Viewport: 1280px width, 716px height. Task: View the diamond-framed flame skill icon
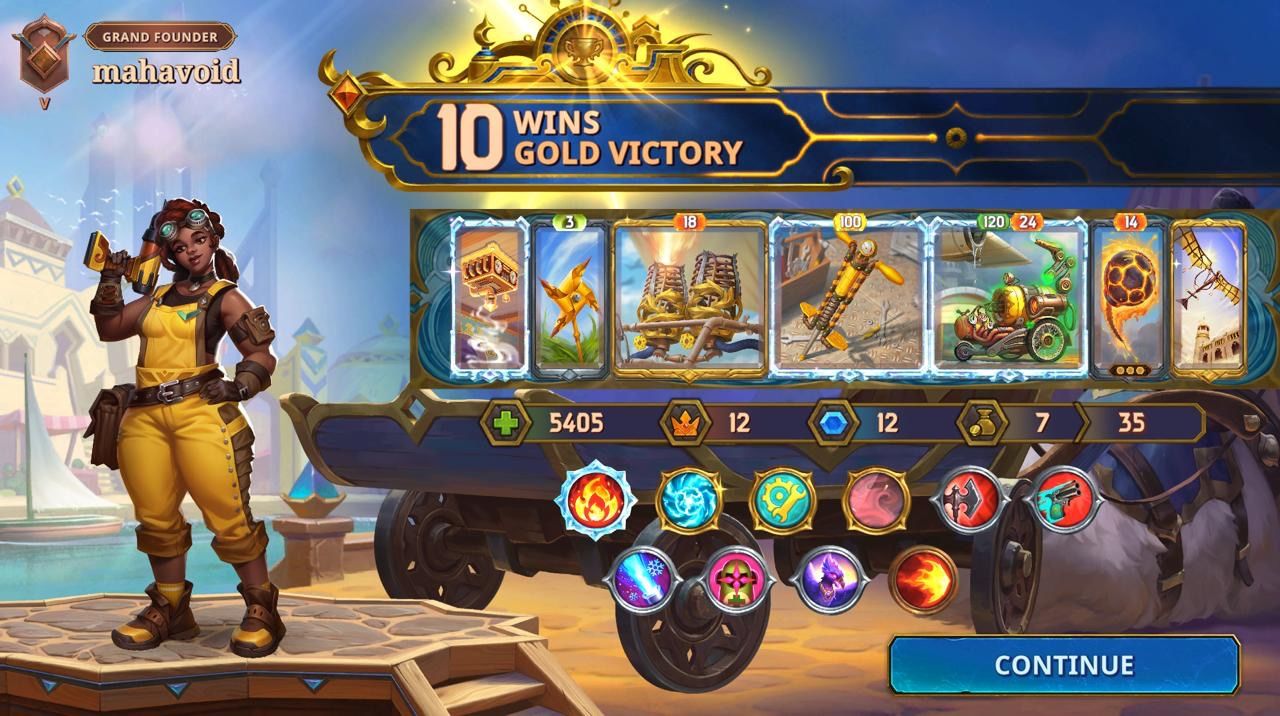(596, 498)
